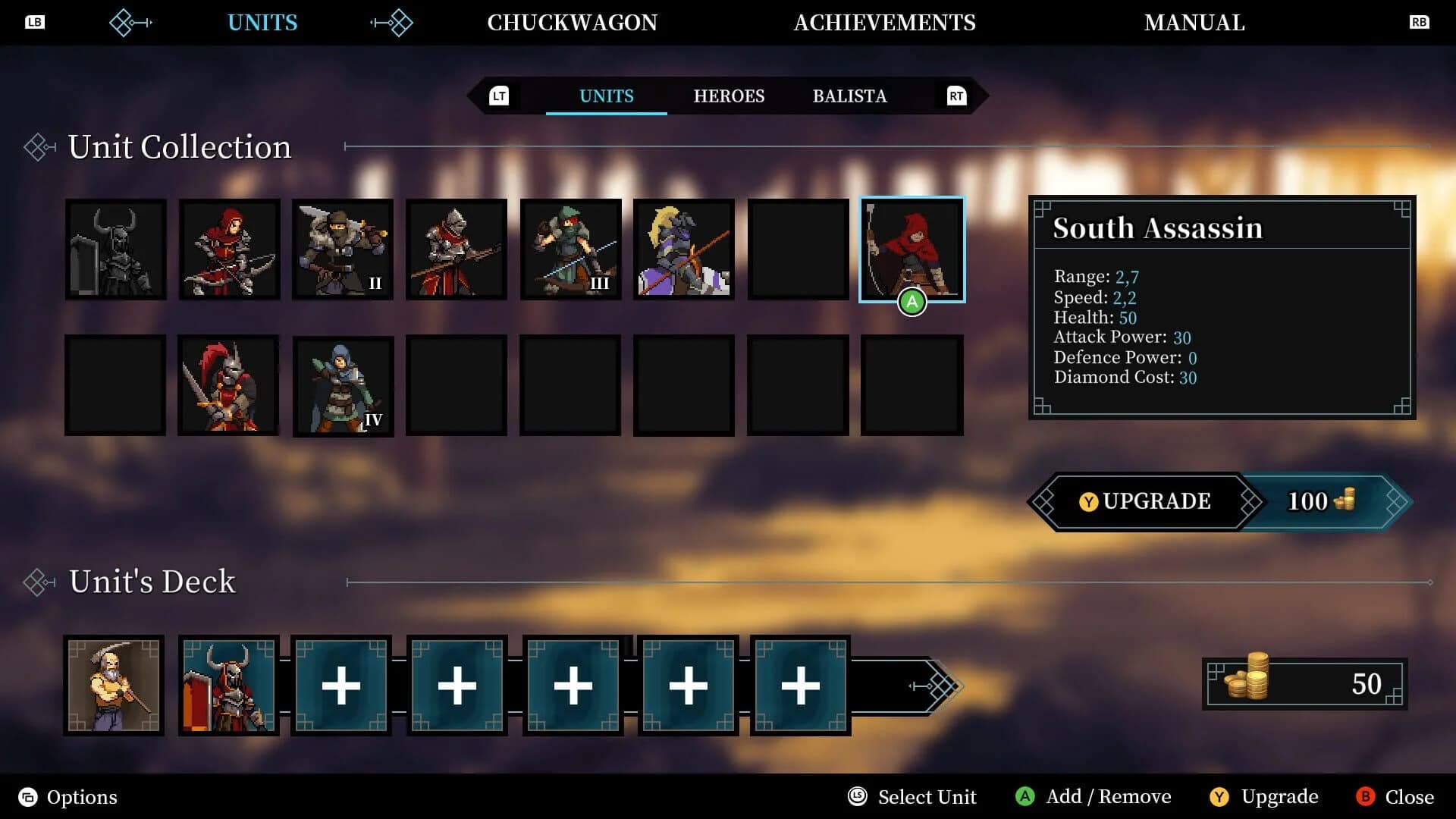Click the horned warrior in Unit's Deck
This screenshot has height=819, width=1456.
point(228,685)
